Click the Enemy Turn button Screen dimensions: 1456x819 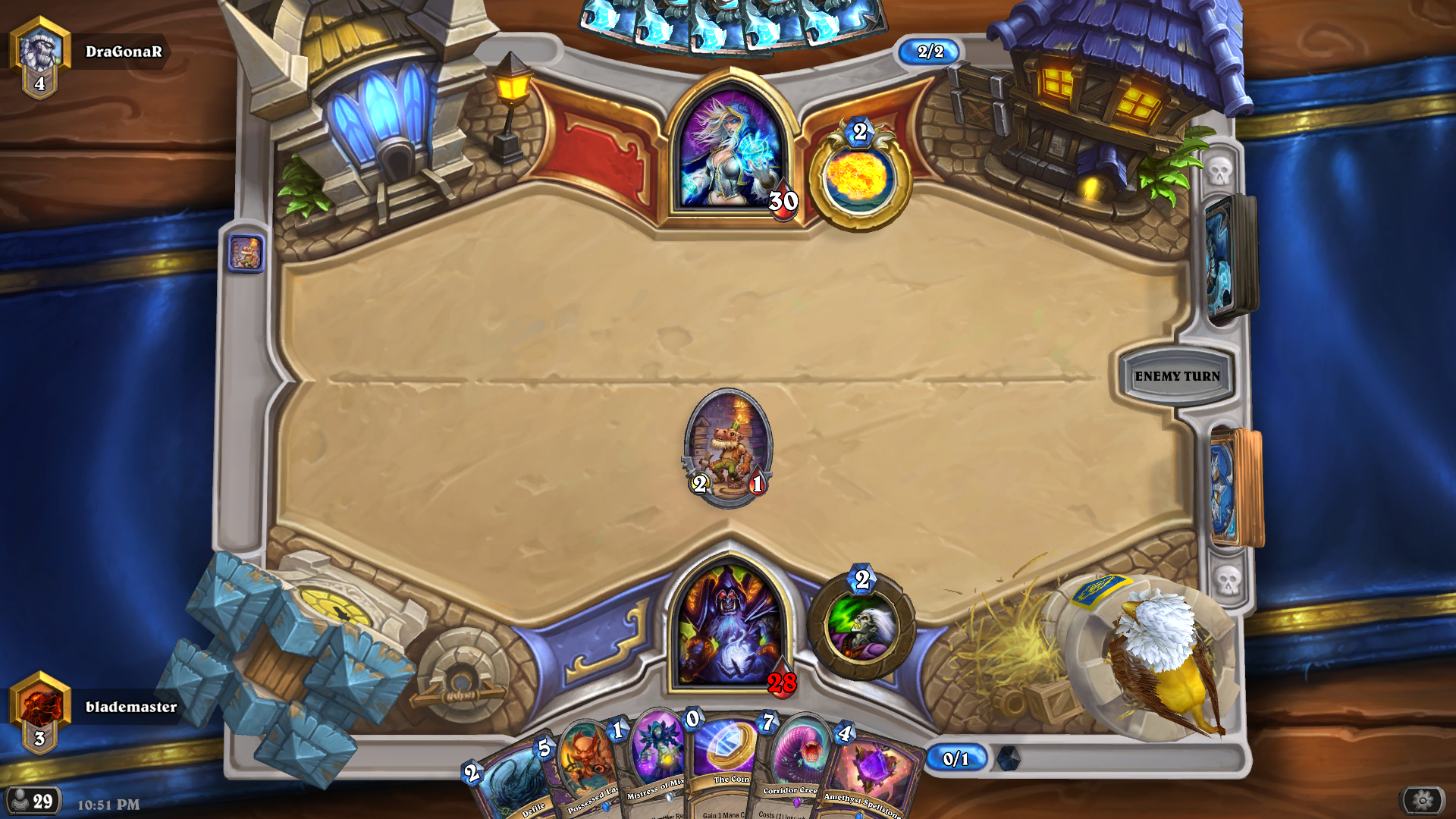[x=1176, y=376]
